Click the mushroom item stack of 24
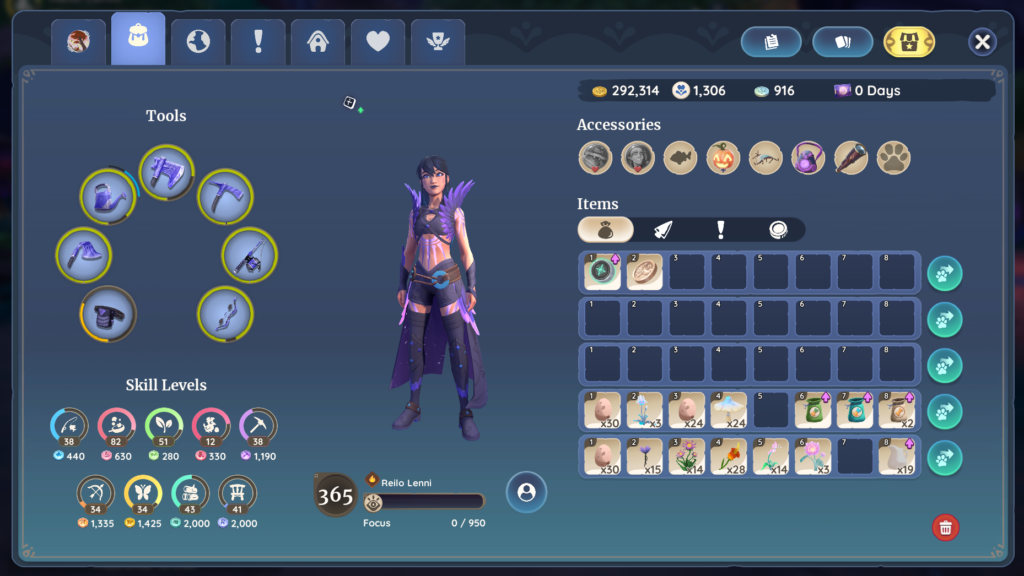Viewport: 1024px width, 576px height. 729,410
